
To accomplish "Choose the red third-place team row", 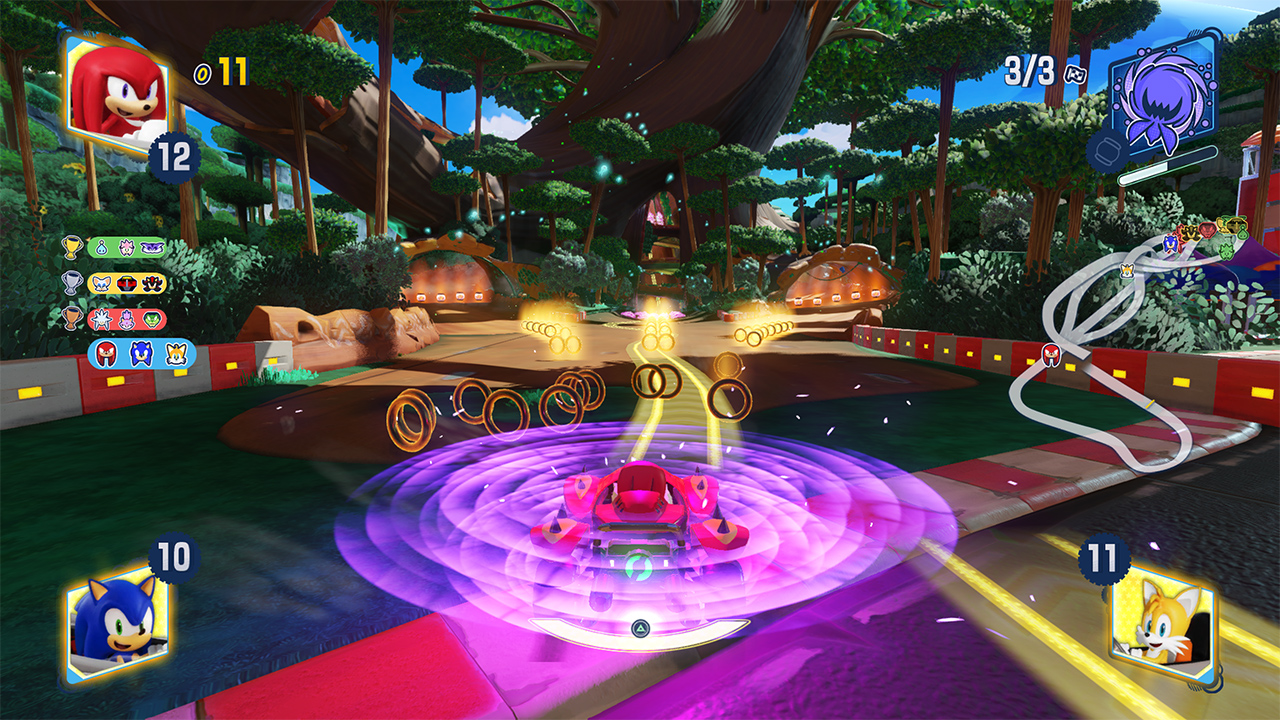I will pyautogui.click(x=127, y=319).
